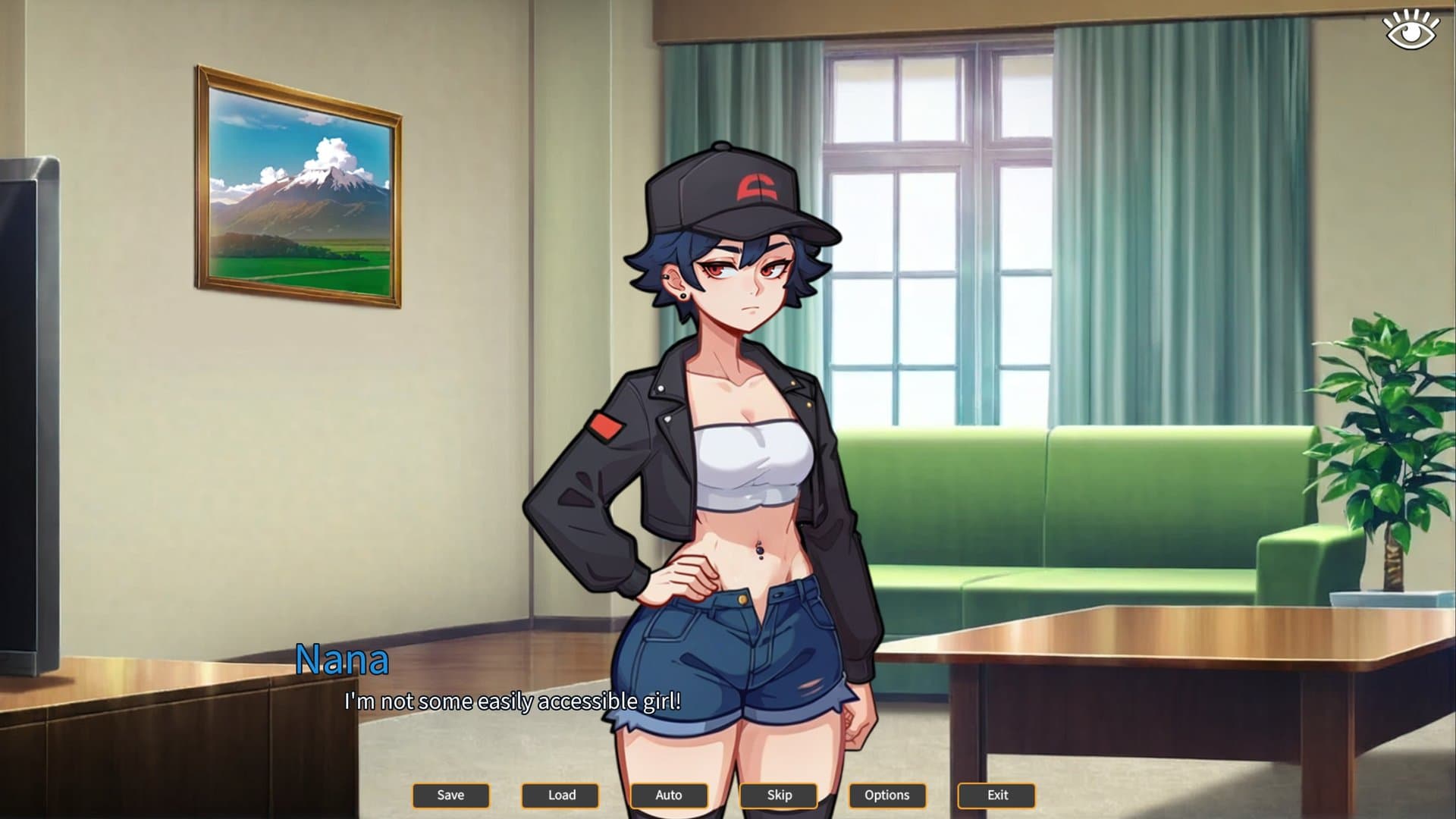1456x819 pixels.
Task: Enable Auto text advance mode
Action: pyautogui.click(x=669, y=795)
